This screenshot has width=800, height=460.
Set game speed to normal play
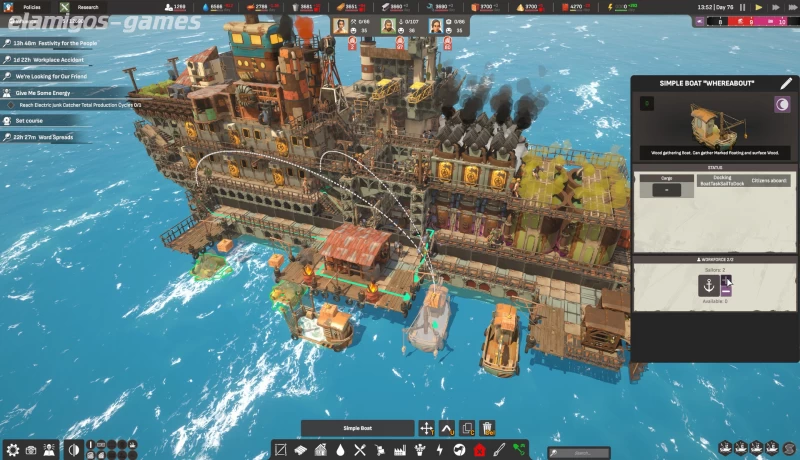[757, 7]
